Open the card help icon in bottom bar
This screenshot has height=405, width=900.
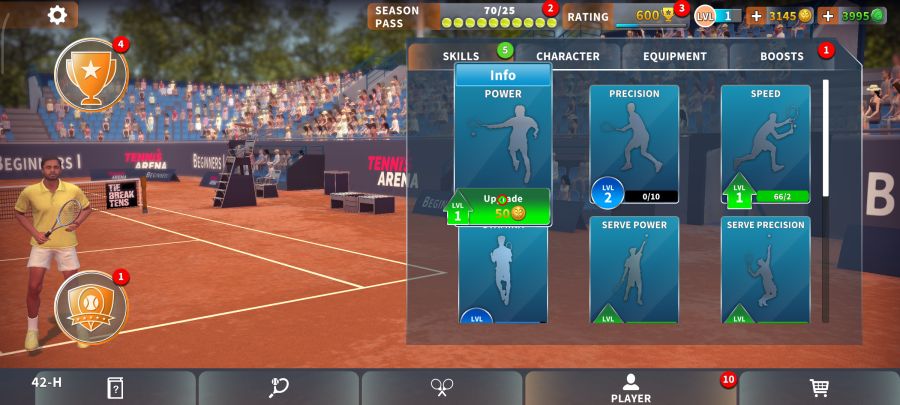(115, 388)
